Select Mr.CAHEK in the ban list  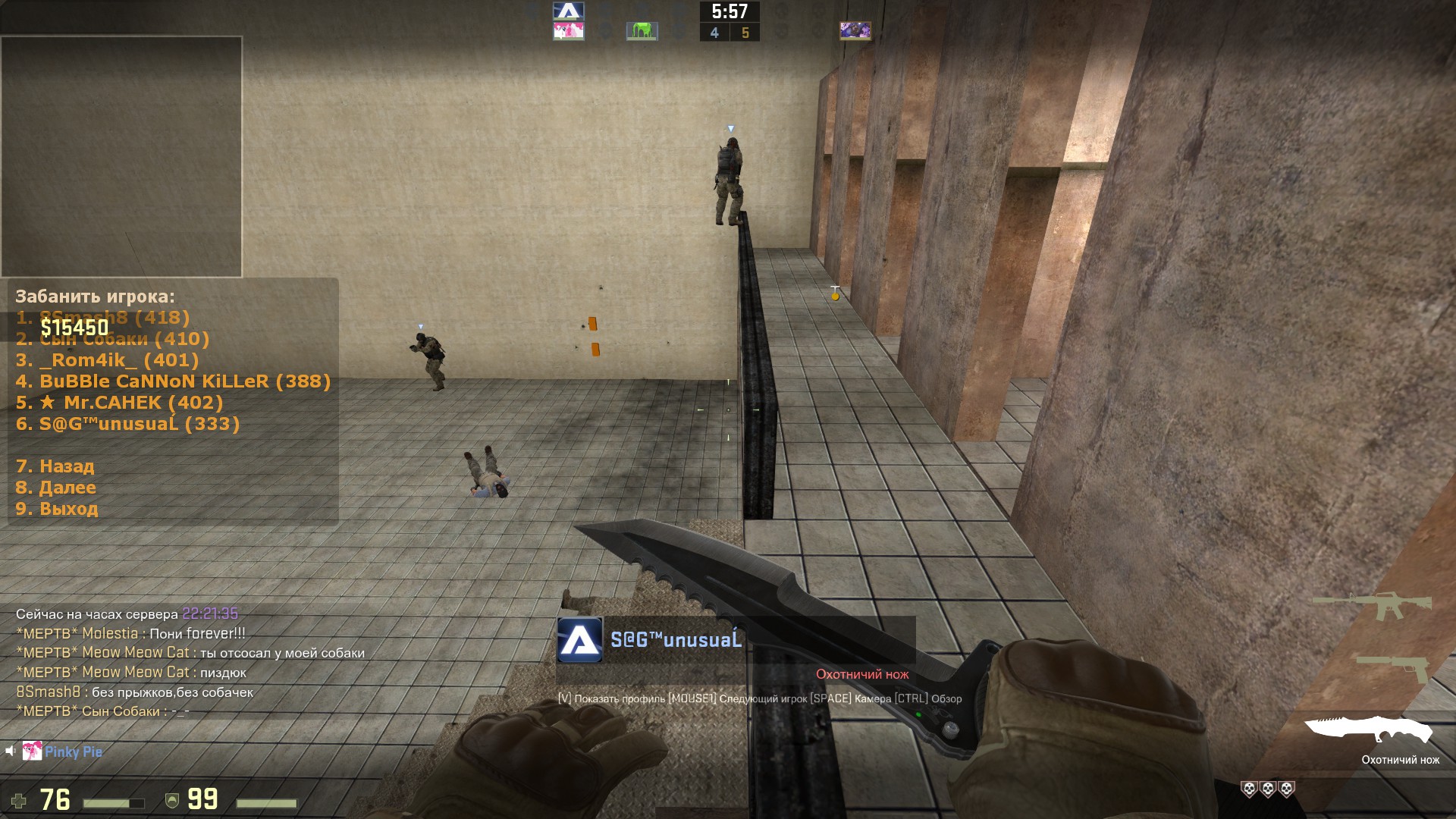119,403
